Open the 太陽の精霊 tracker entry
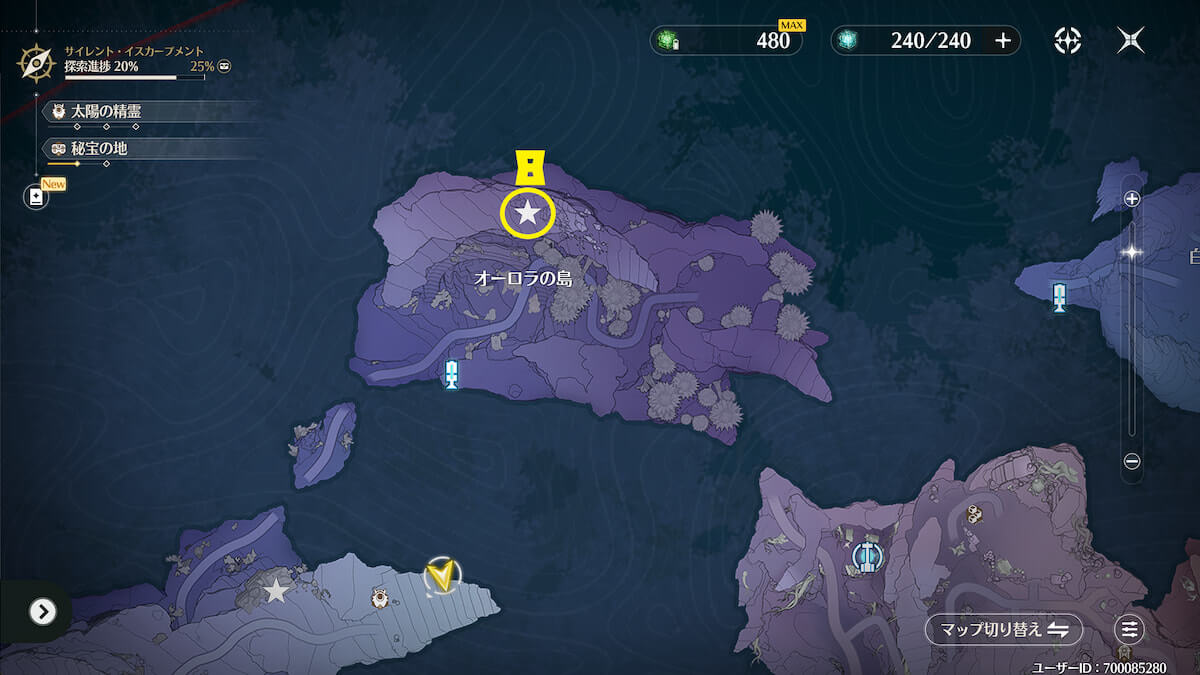Screen dimensions: 1200x675 (x=105, y=112)
